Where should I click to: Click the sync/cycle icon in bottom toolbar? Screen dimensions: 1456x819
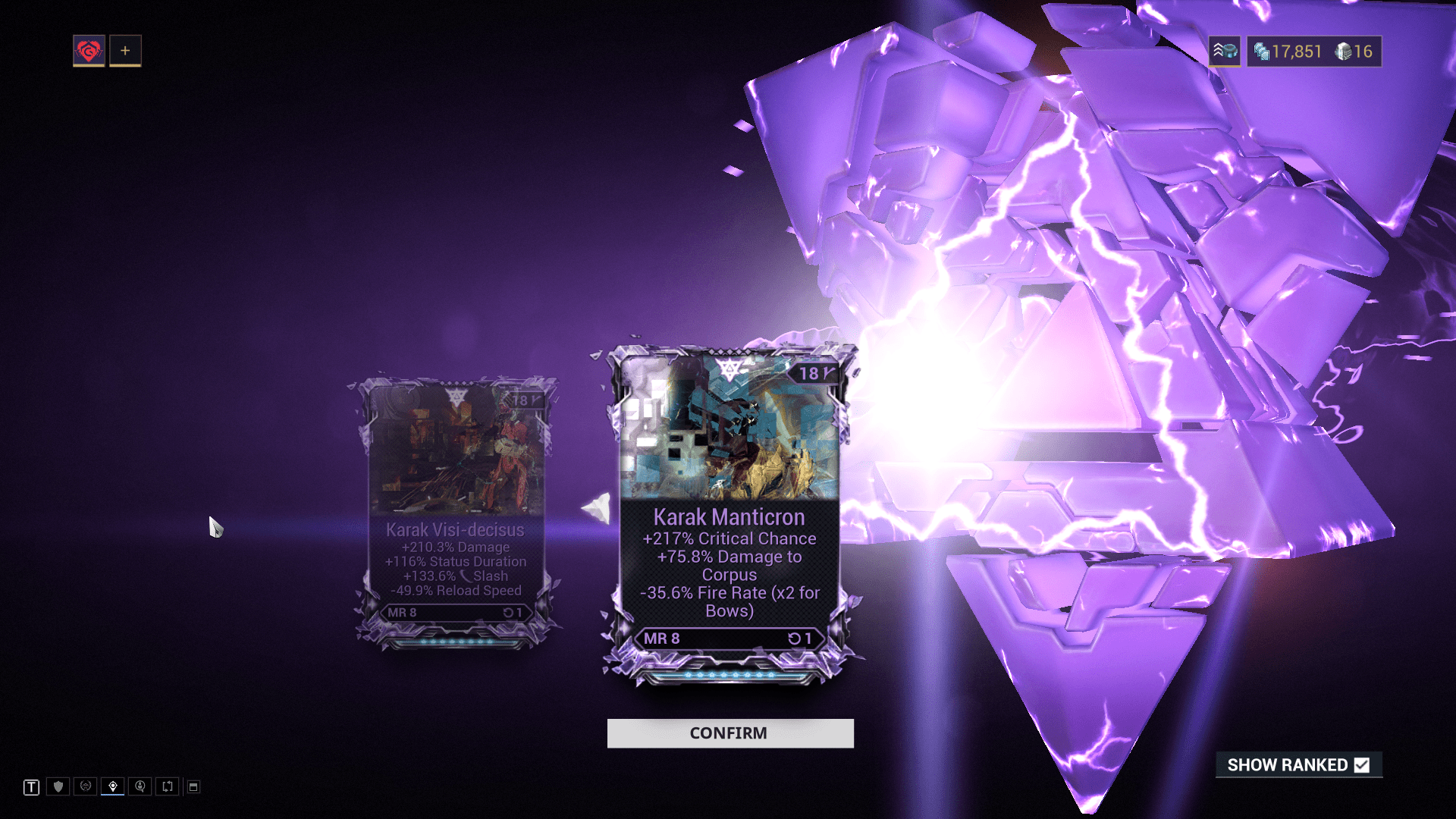[x=168, y=786]
